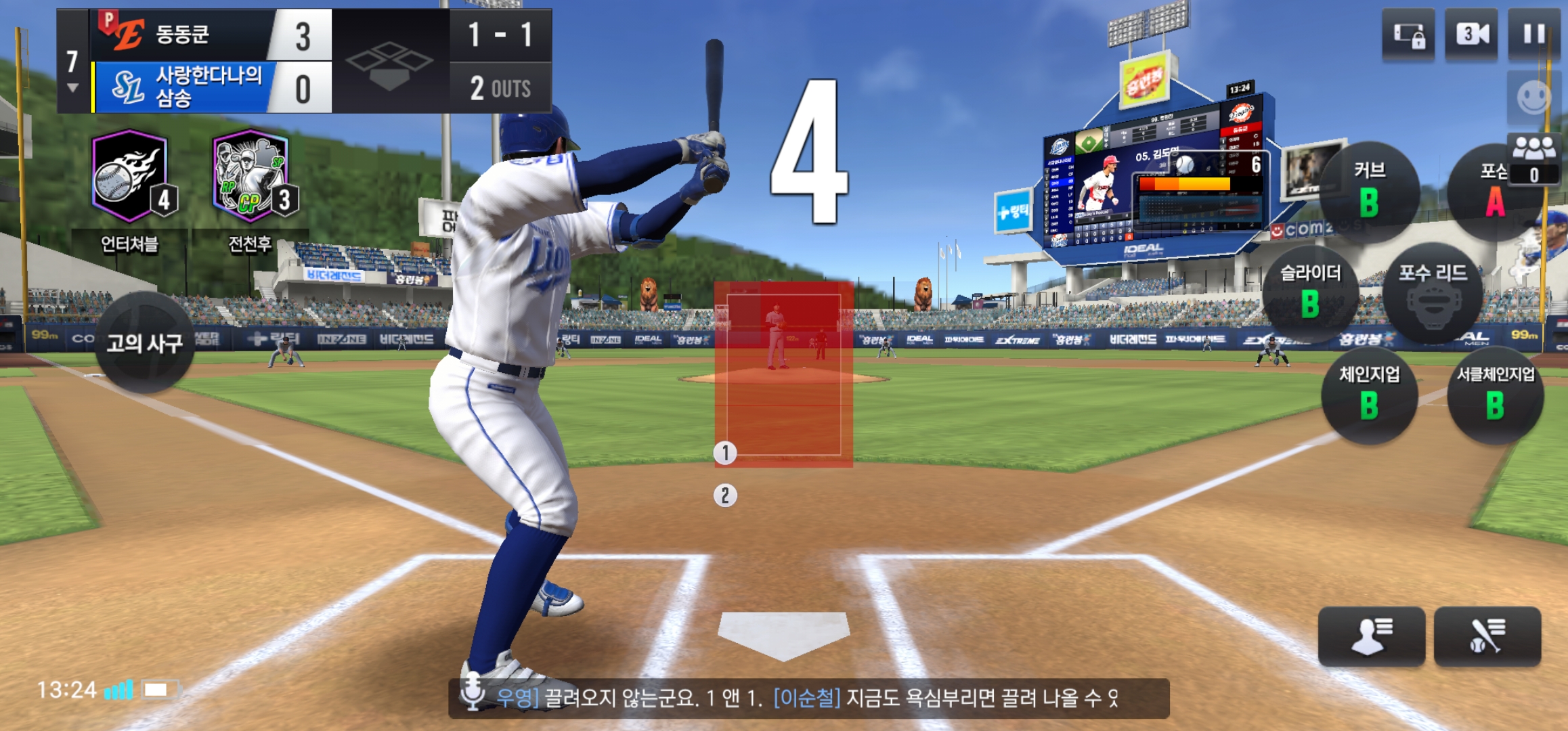Throw a 슬라이더 slider pitch
This screenshot has width=1568, height=731.
coord(1310,292)
